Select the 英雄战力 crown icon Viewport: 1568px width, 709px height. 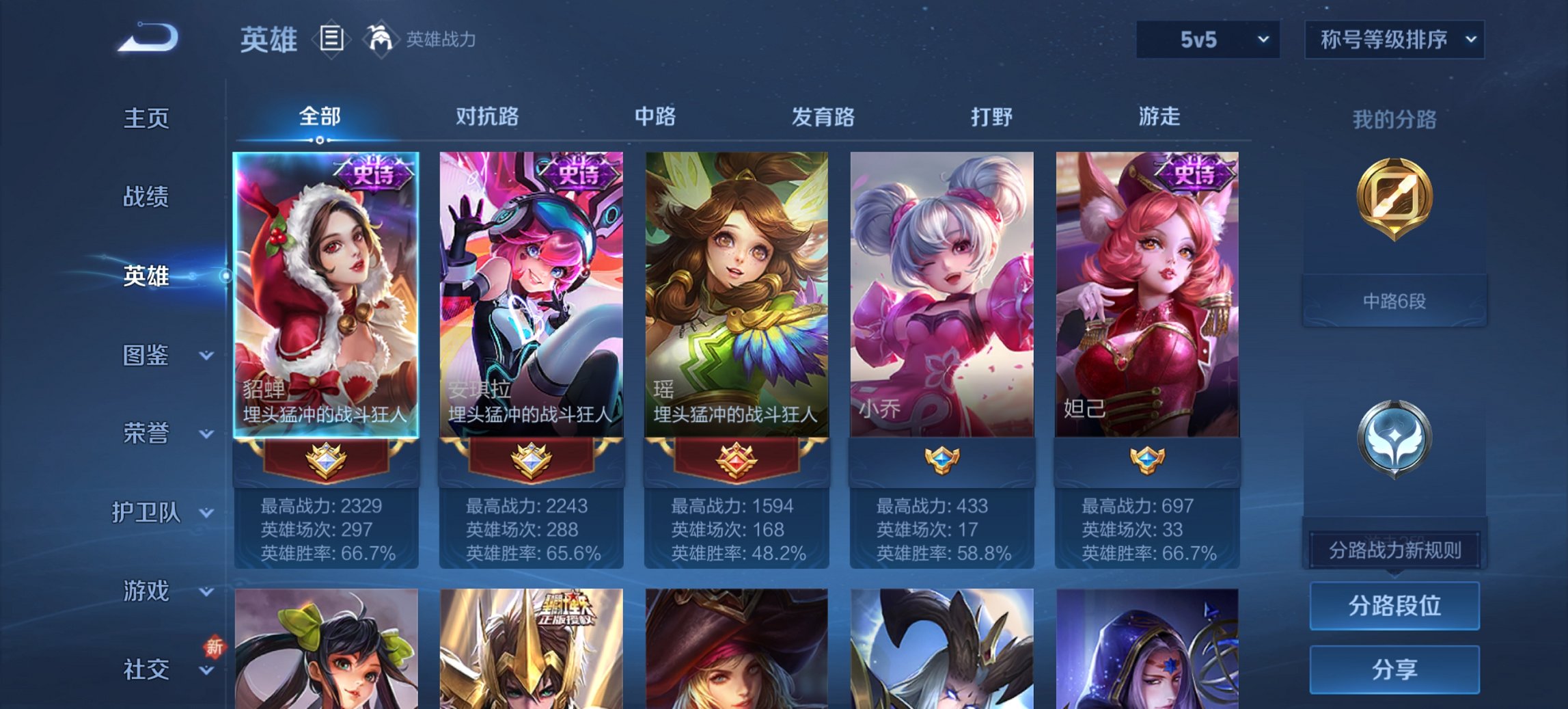point(381,39)
